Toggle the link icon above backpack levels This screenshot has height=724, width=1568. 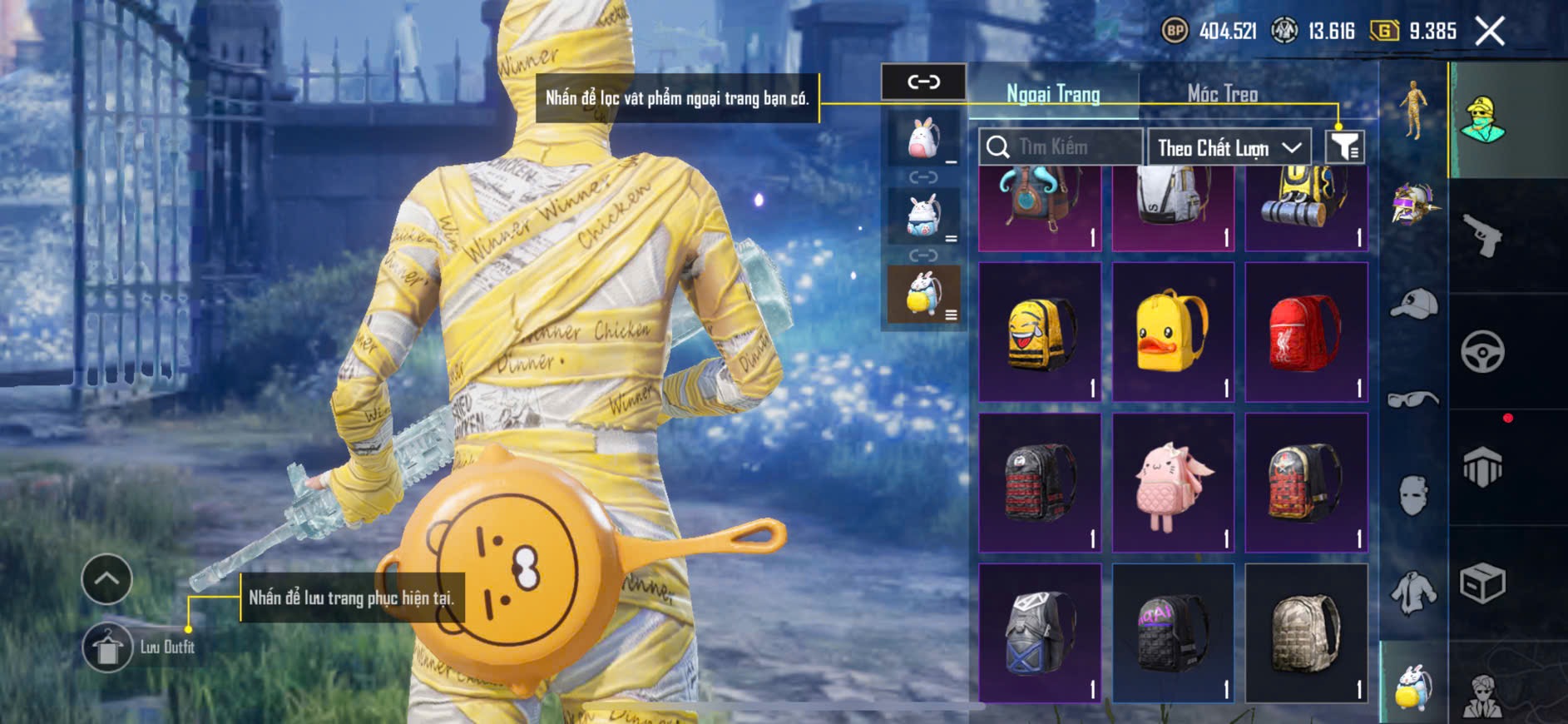coord(923,82)
